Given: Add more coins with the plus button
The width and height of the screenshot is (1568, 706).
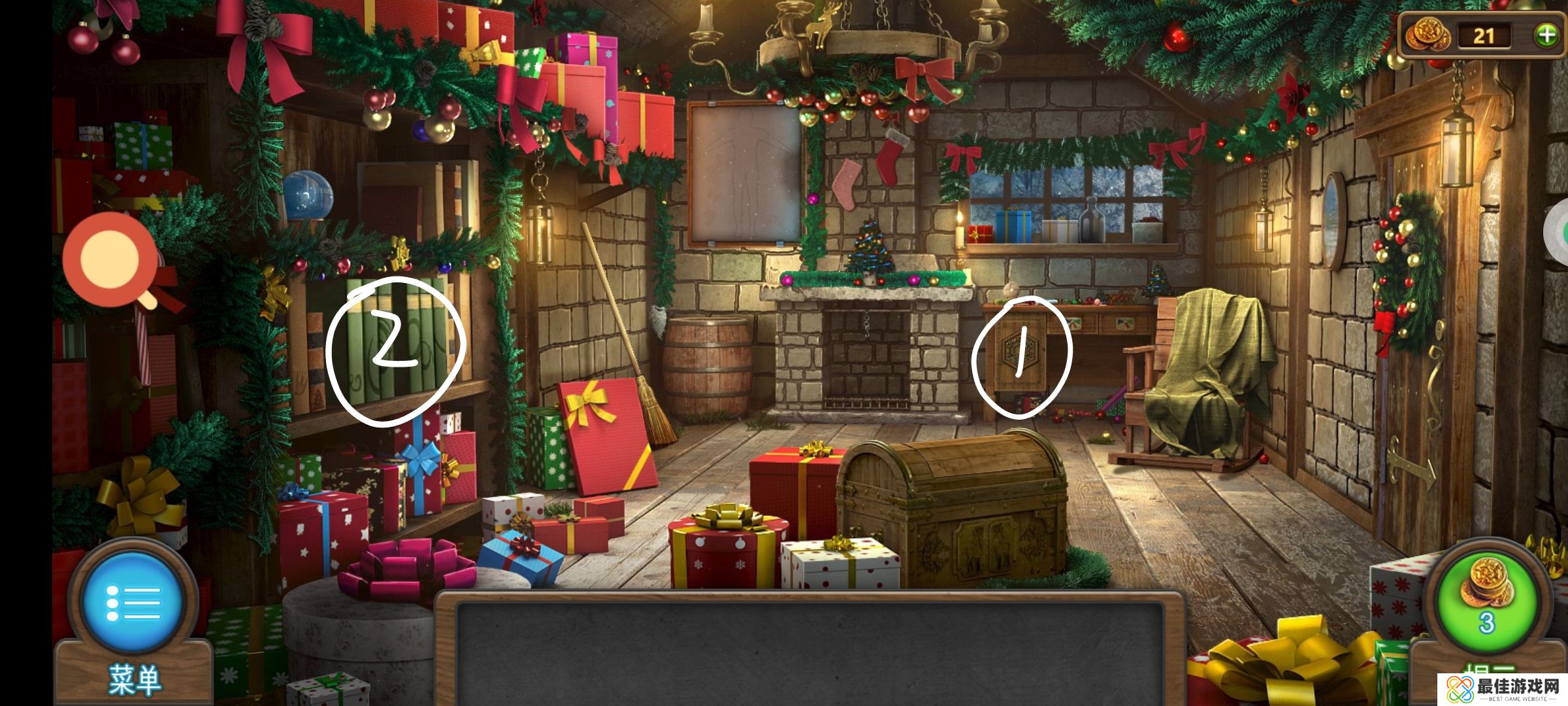Looking at the screenshot, I should (1546, 35).
